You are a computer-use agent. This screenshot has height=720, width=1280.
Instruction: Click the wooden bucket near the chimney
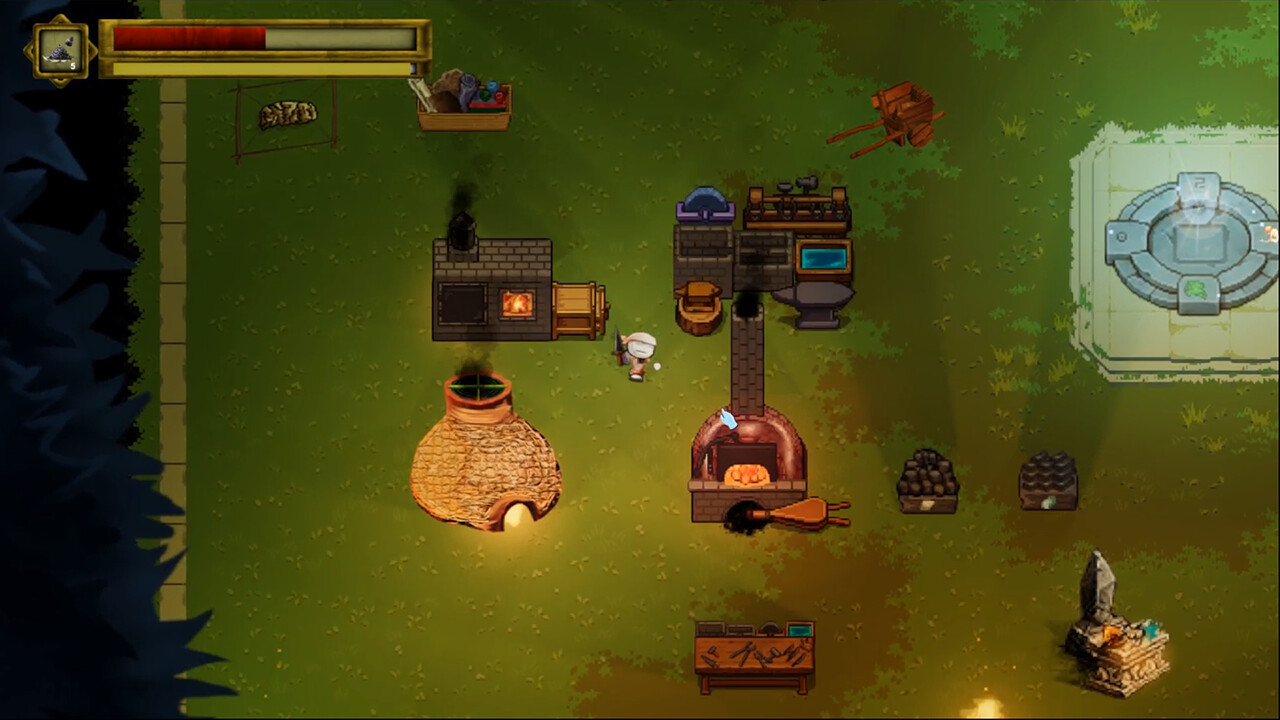tap(699, 303)
